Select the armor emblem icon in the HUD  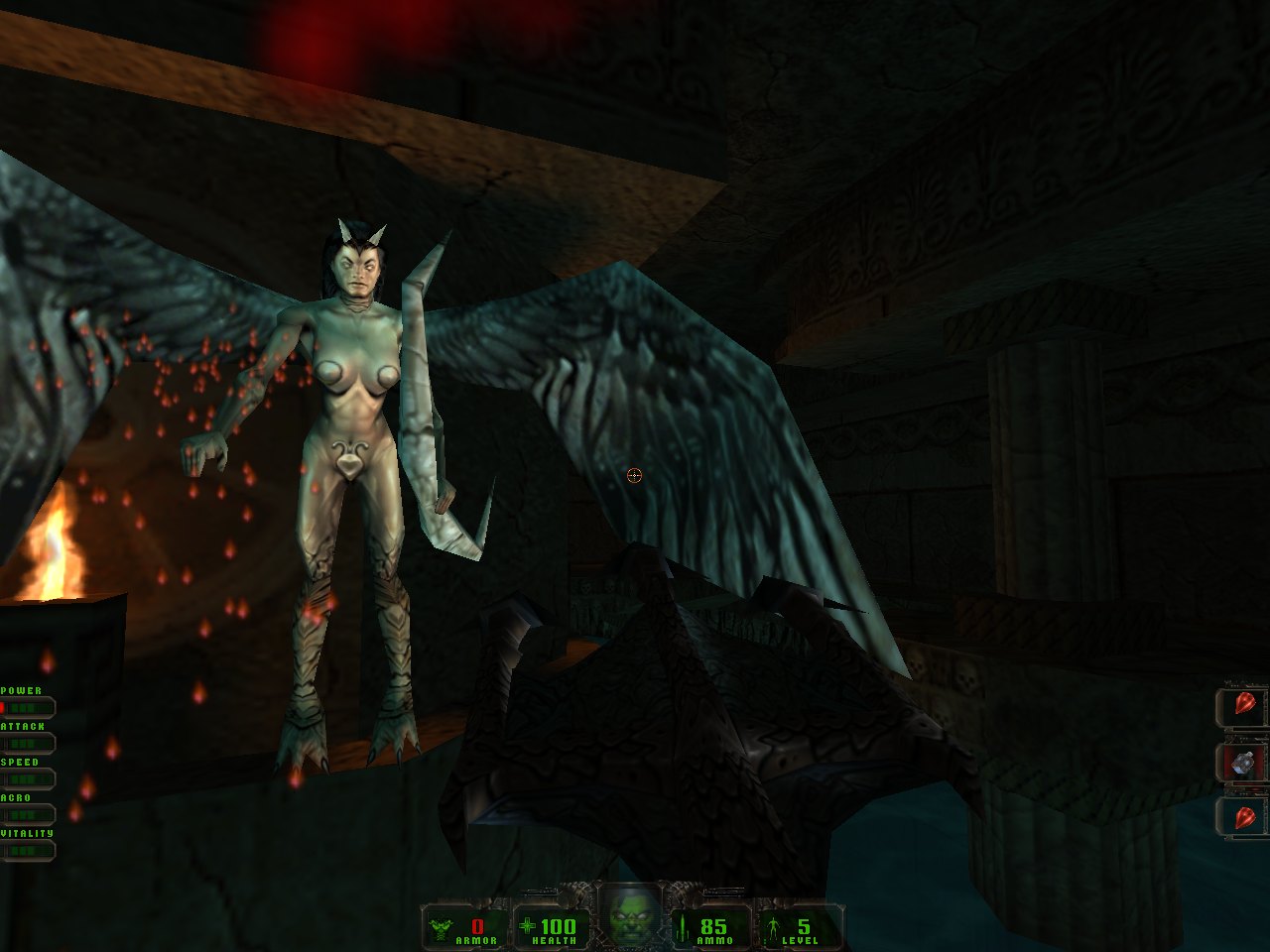click(x=439, y=927)
